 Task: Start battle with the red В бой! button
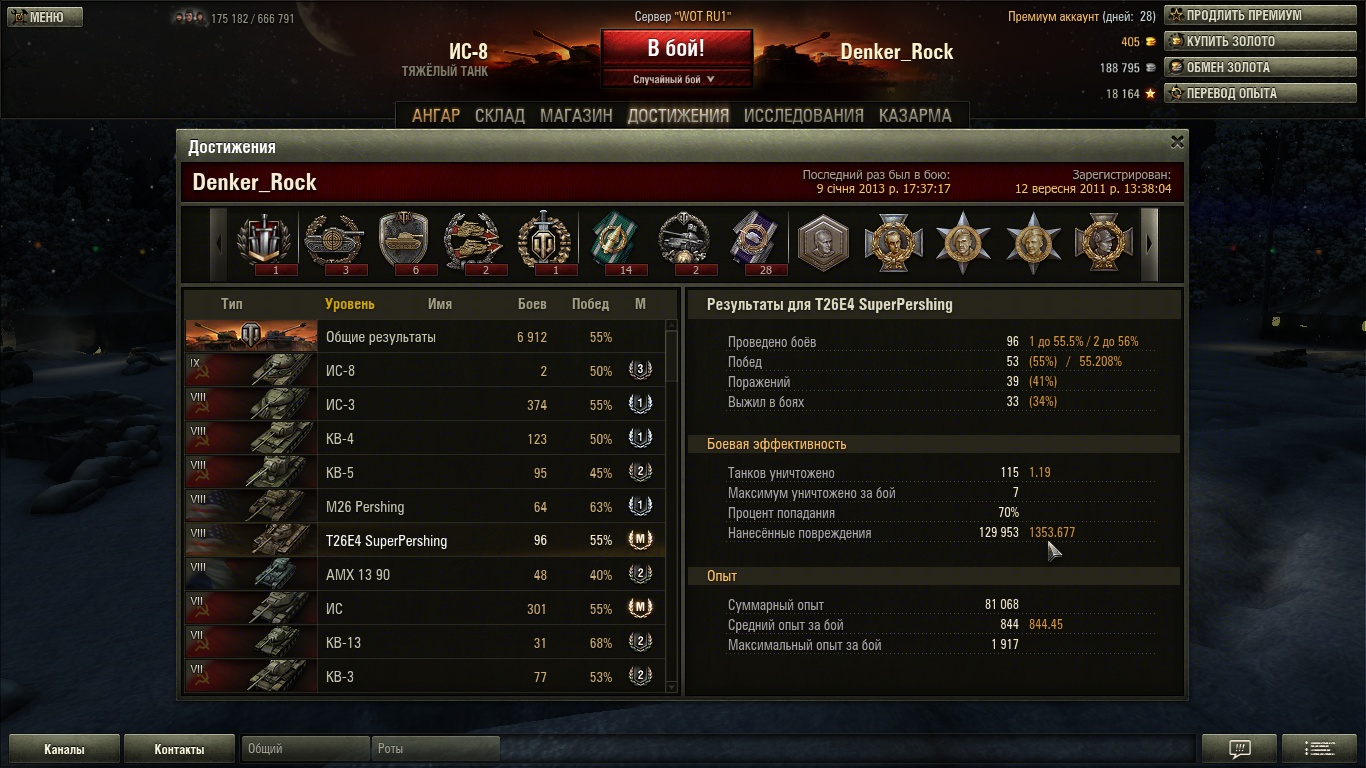pos(676,48)
